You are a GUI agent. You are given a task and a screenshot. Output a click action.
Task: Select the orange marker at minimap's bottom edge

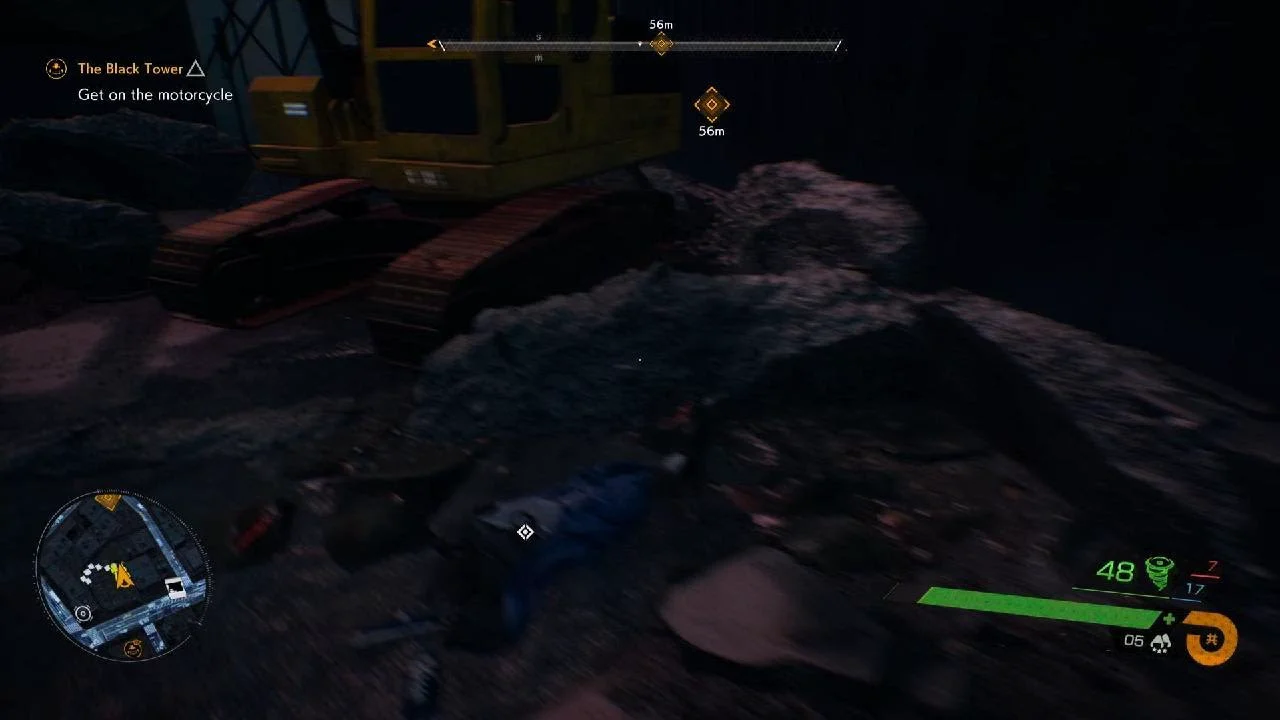tap(132, 649)
